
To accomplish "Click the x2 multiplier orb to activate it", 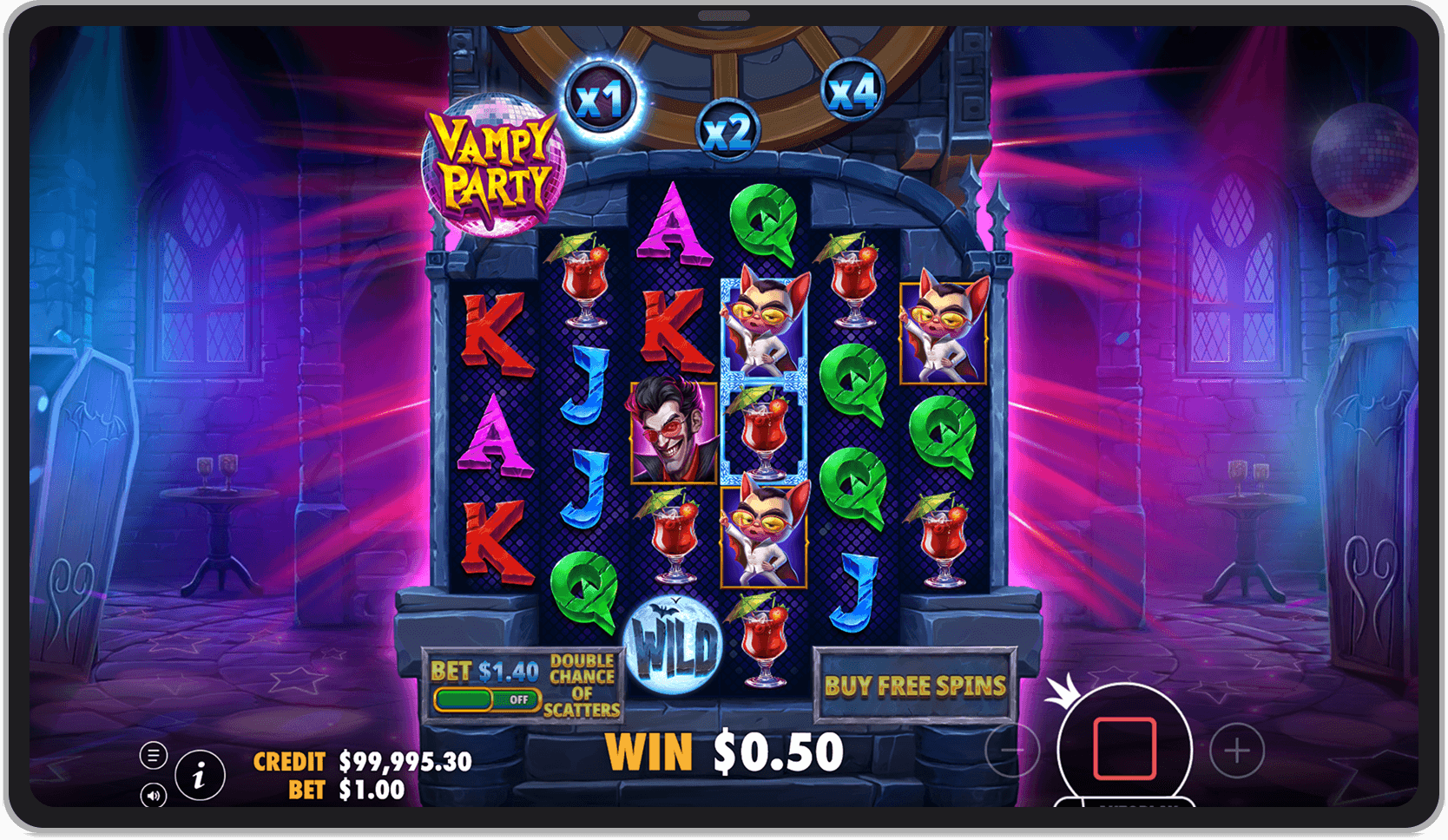I will pos(727,131).
